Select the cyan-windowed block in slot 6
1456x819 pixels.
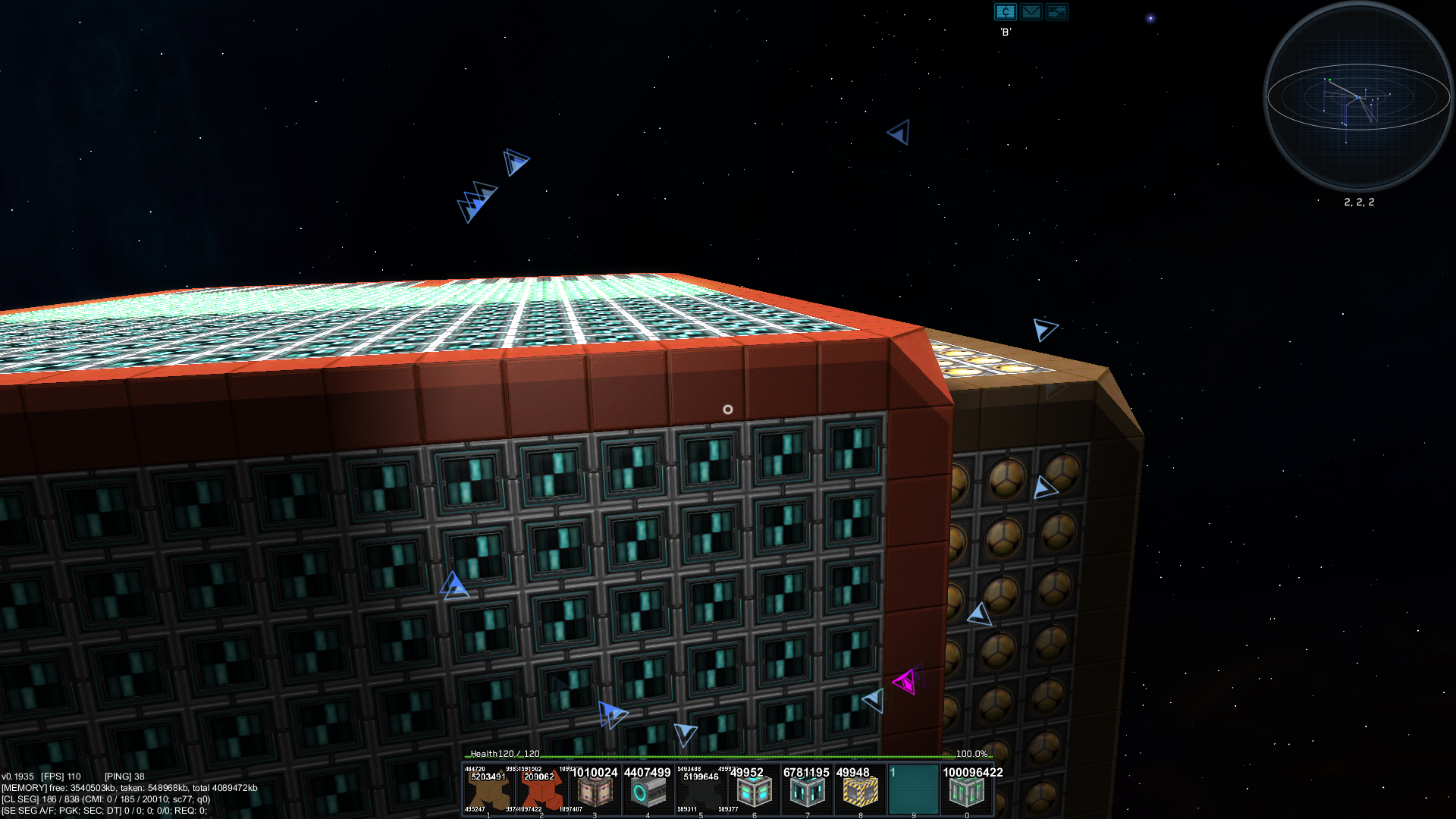(x=754, y=790)
